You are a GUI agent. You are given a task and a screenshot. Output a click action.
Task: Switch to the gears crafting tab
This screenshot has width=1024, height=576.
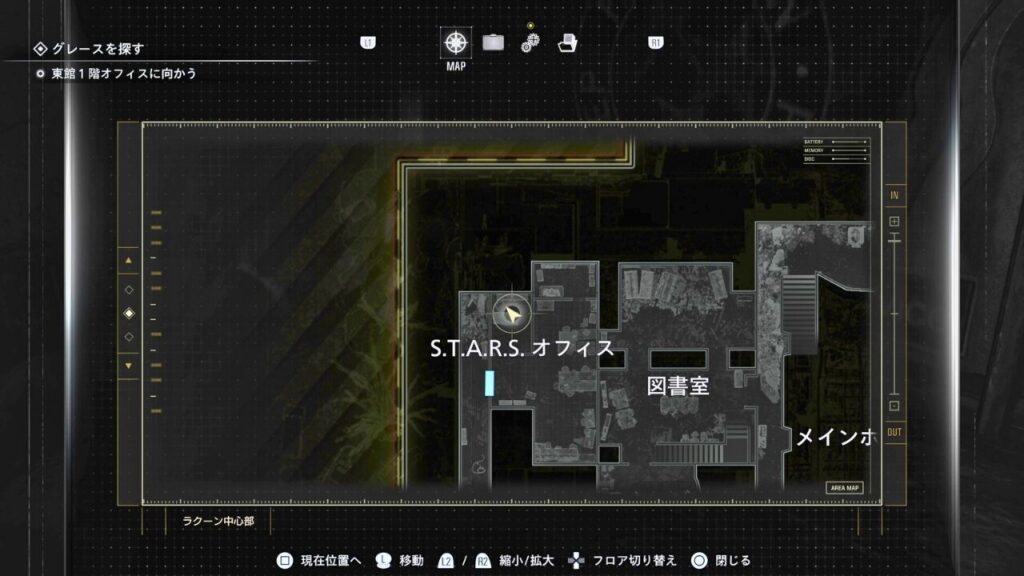(x=530, y=43)
